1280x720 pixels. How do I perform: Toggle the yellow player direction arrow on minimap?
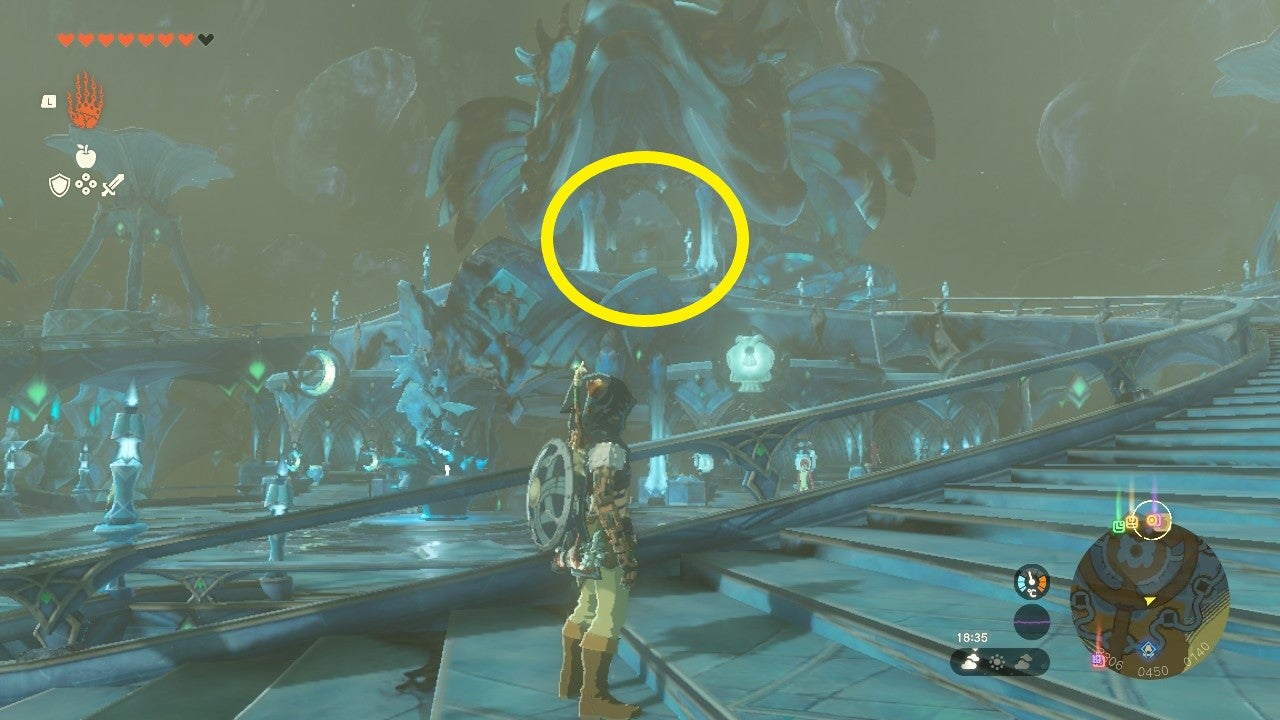pyautogui.click(x=1149, y=601)
